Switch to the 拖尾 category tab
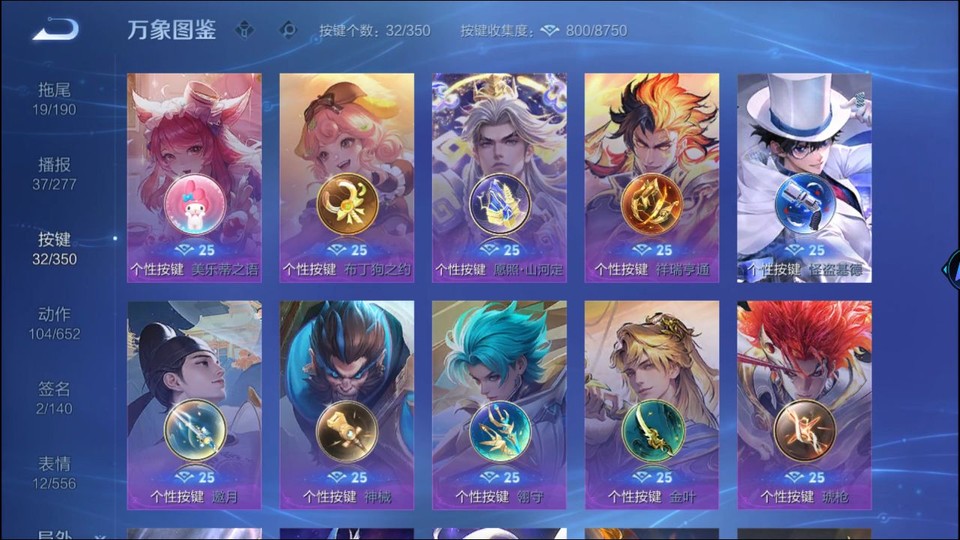960x540 pixels. pos(54,98)
